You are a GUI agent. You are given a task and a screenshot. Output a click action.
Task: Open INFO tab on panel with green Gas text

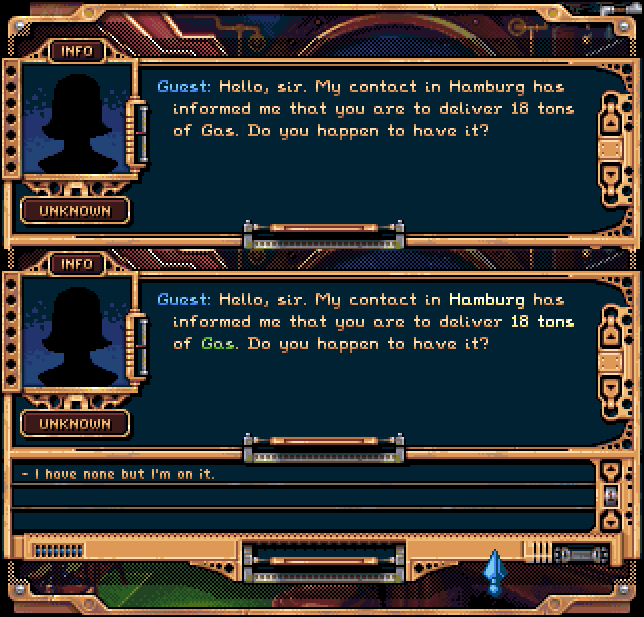(x=77, y=264)
